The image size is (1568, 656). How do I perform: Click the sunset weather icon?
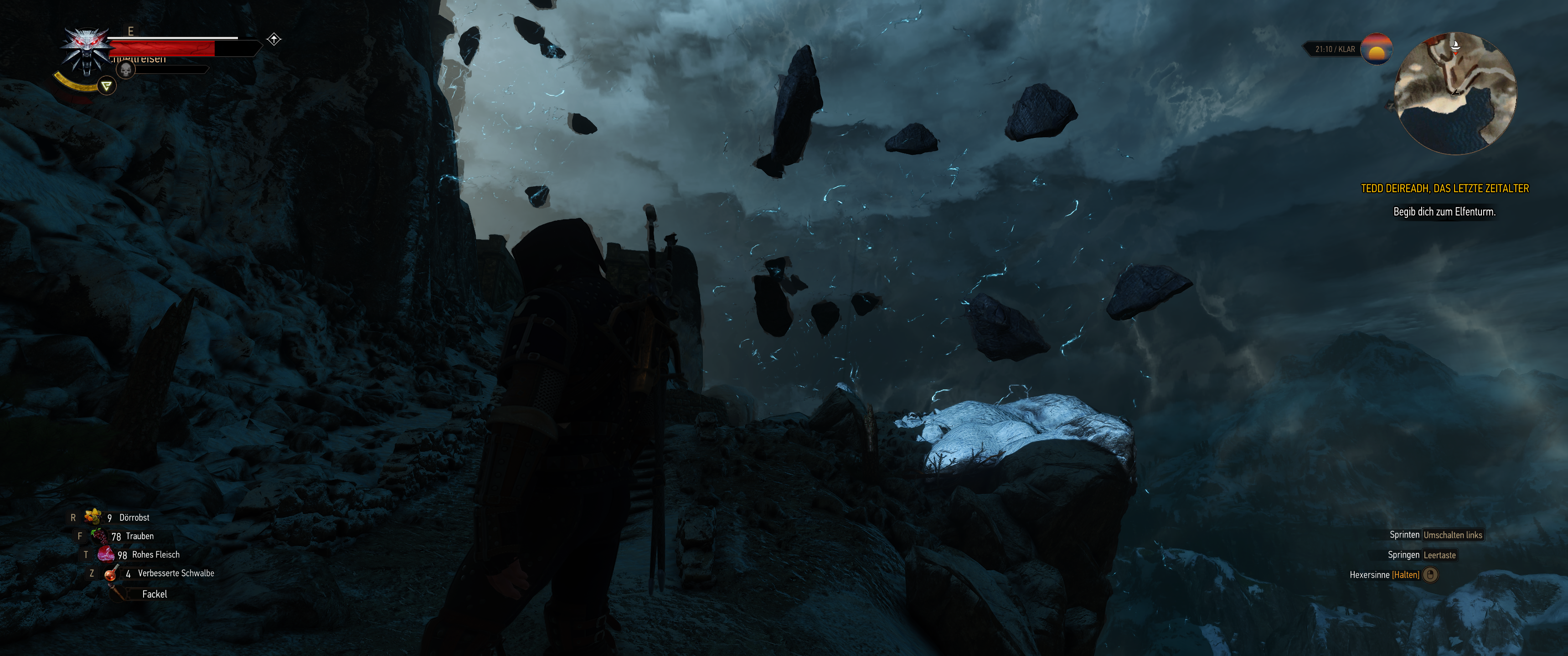click(1377, 50)
